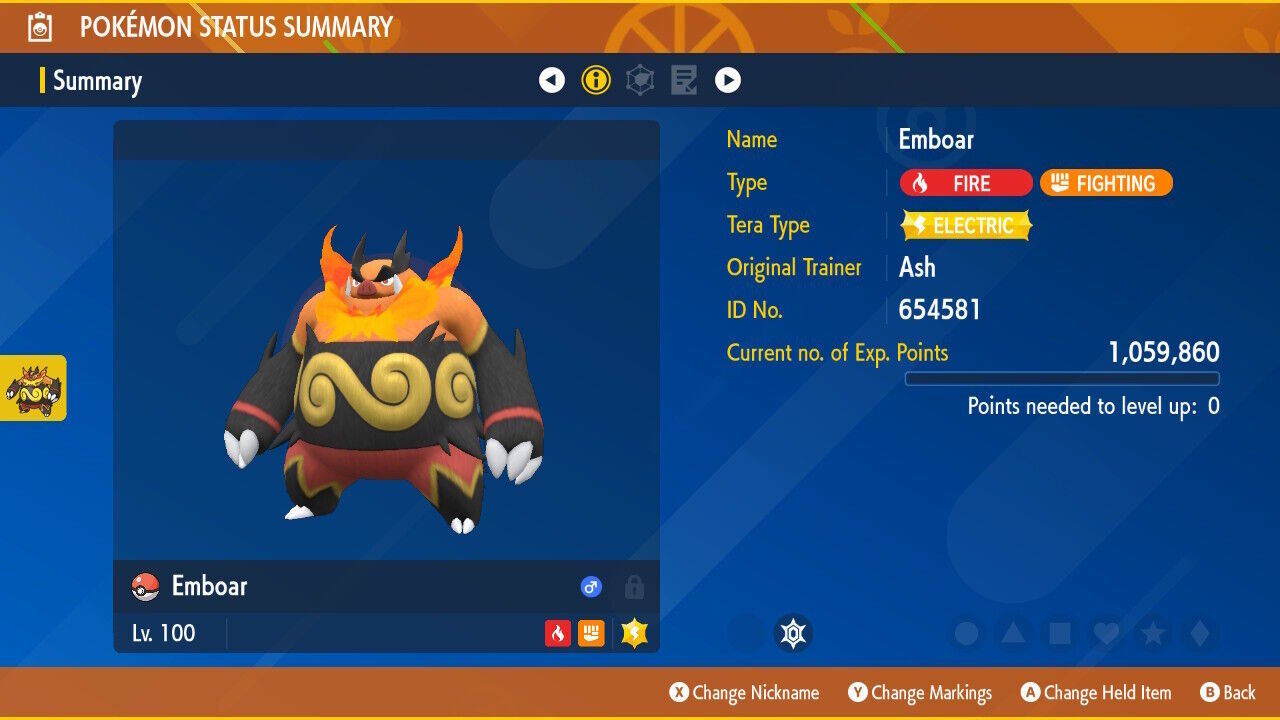
Task: Toggle the lock icon next to gender
Action: click(x=633, y=587)
